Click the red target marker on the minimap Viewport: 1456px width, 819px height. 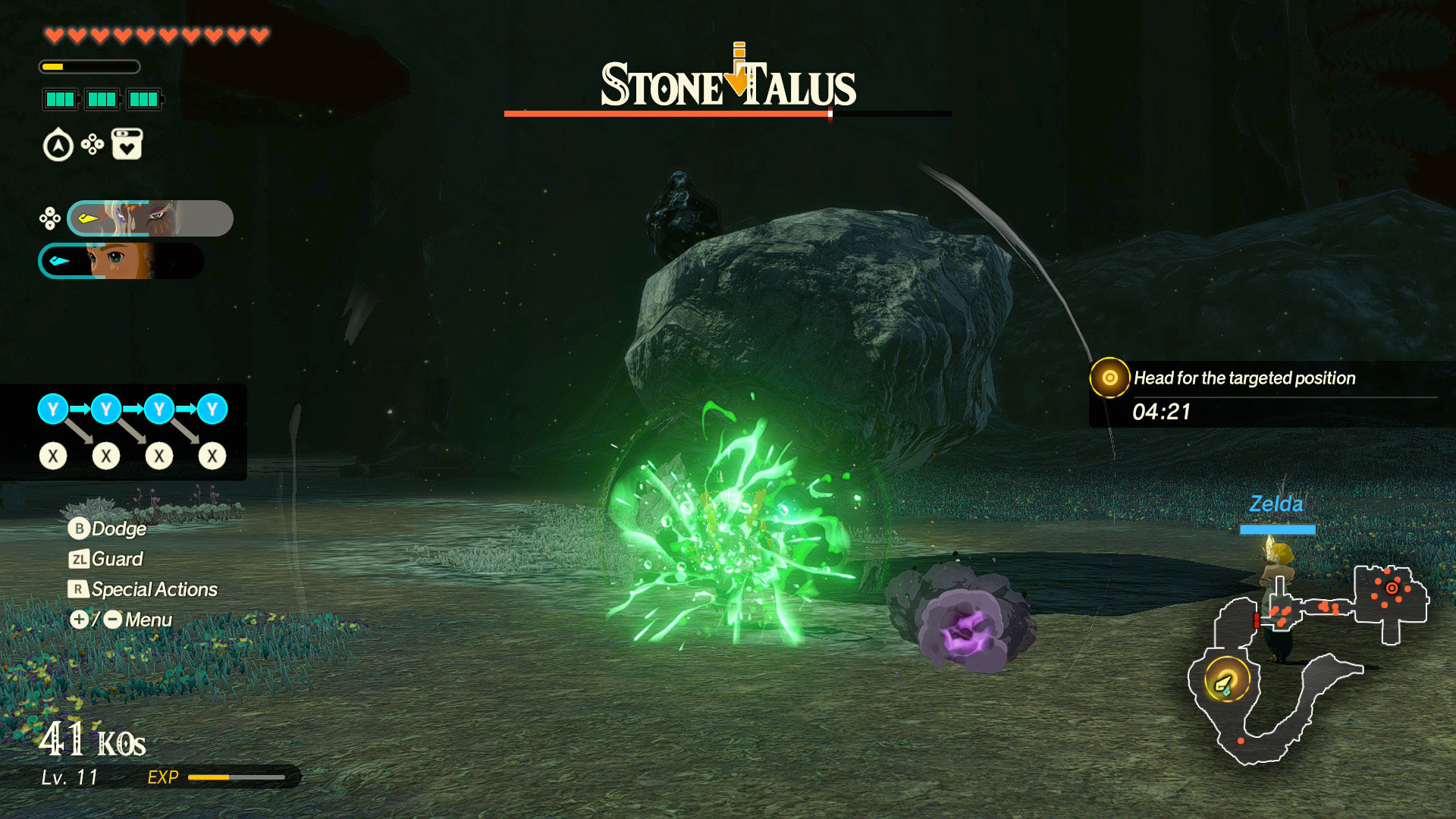pyautogui.click(x=1392, y=588)
